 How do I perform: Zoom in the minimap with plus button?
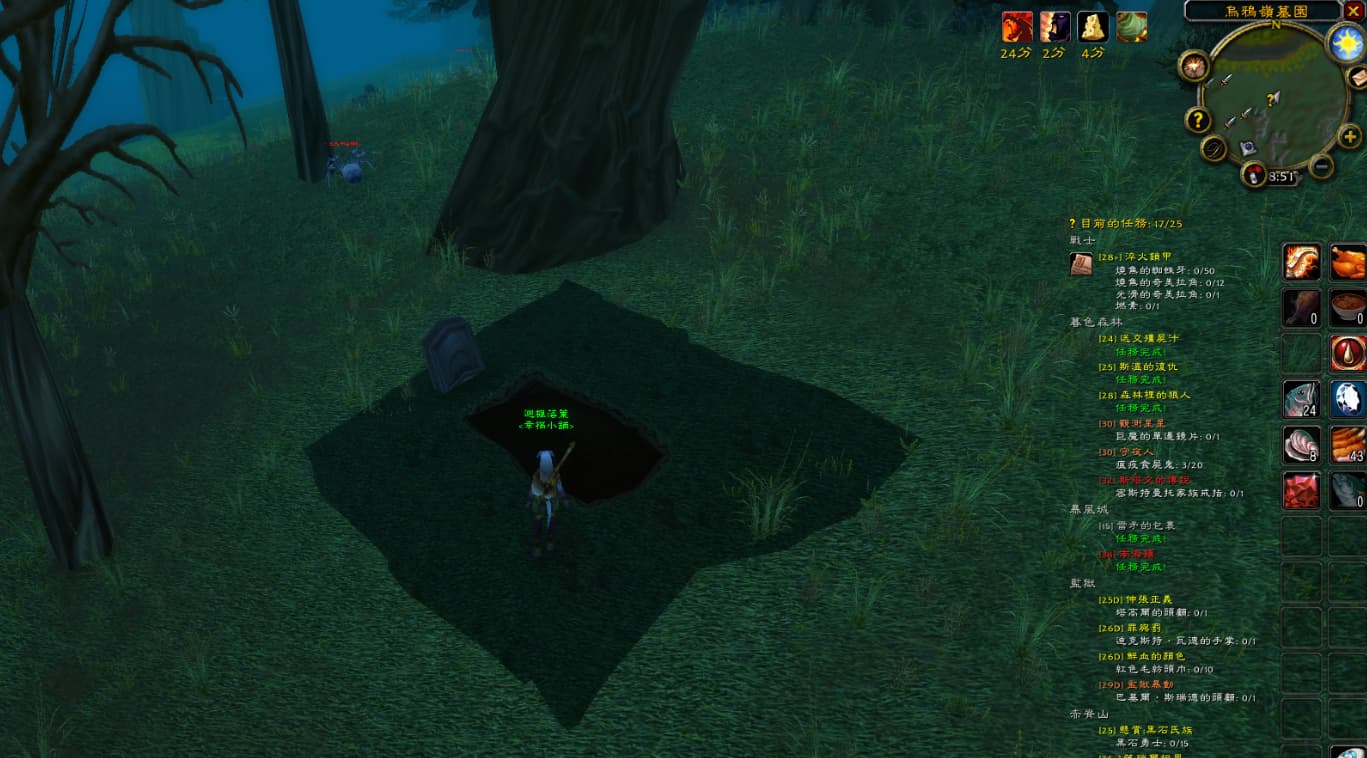(1349, 136)
